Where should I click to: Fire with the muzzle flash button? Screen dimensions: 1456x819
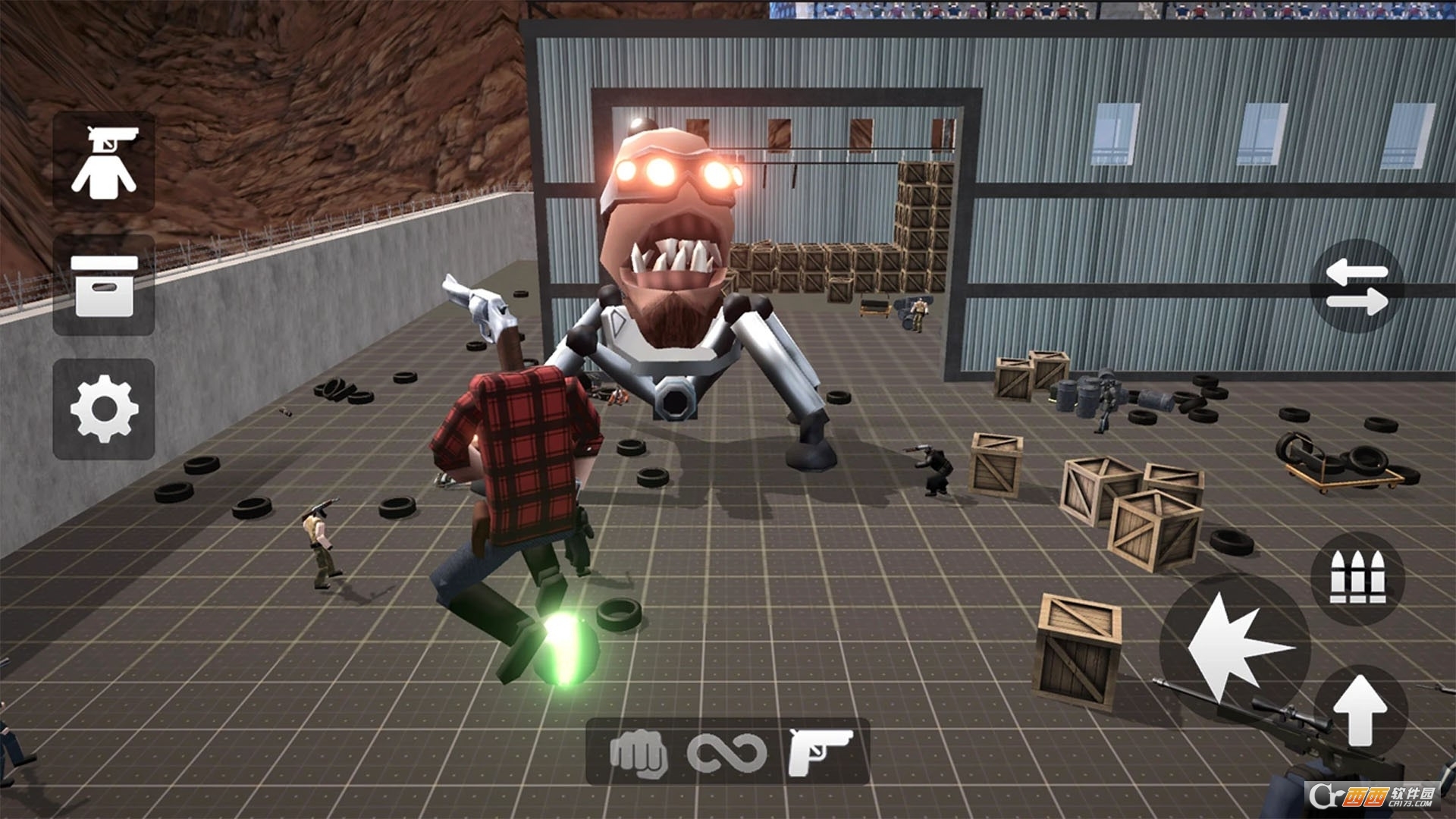pyautogui.click(x=1235, y=648)
